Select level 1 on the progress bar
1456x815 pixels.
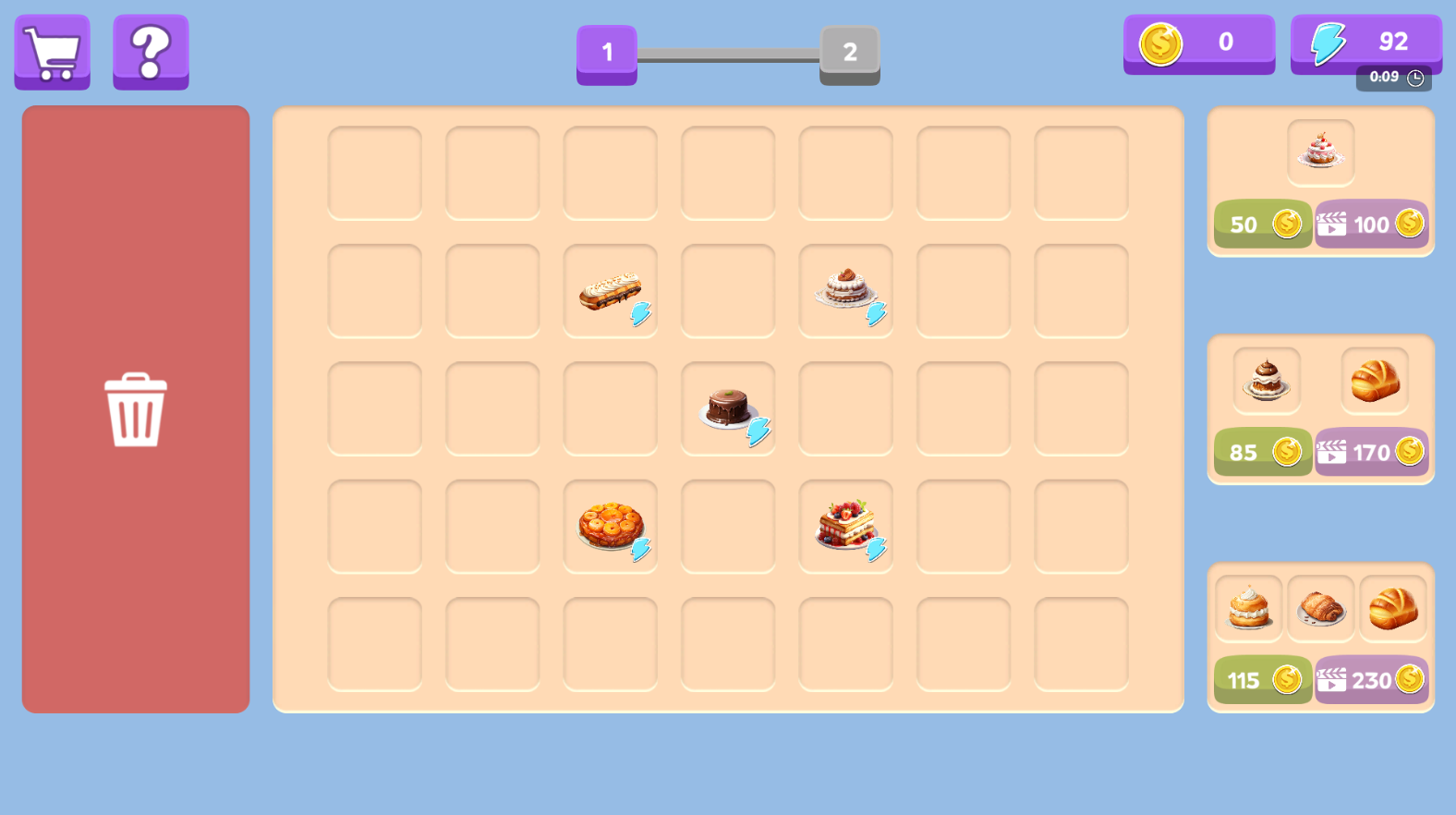tap(606, 54)
